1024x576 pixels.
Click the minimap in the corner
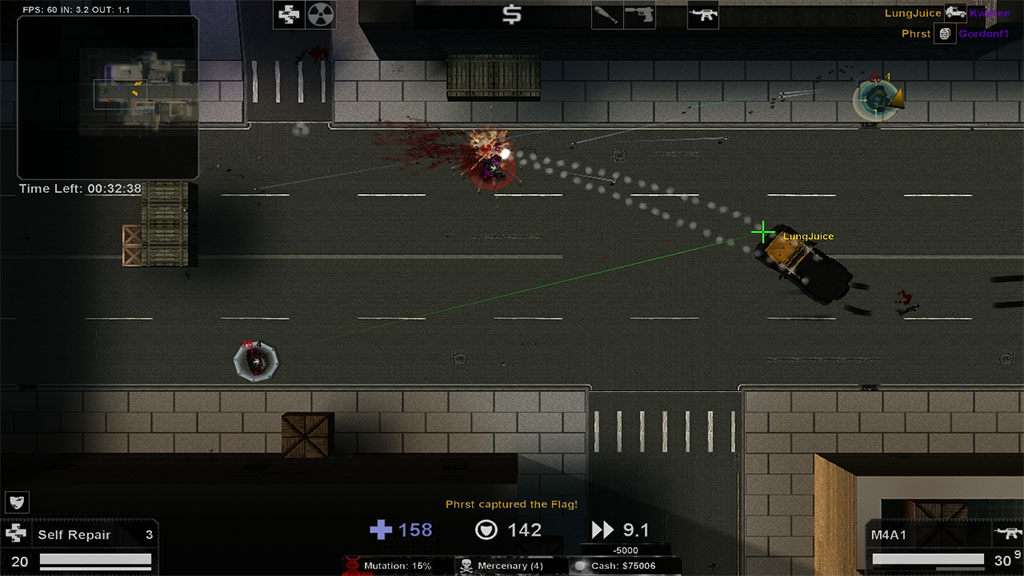point(108,97)
